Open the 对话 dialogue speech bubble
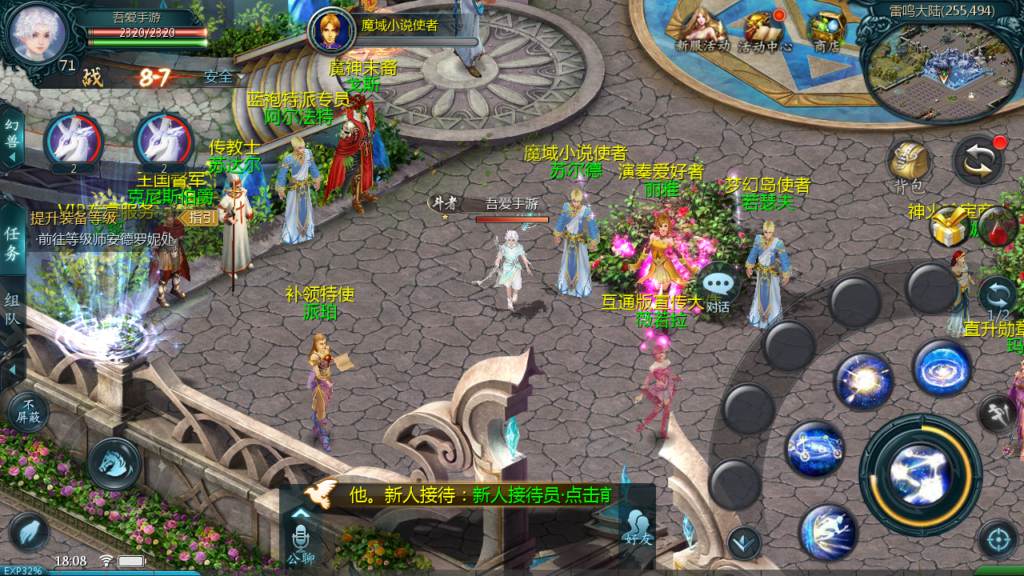This screenshot has width=1024, height=576. [718, 288]
